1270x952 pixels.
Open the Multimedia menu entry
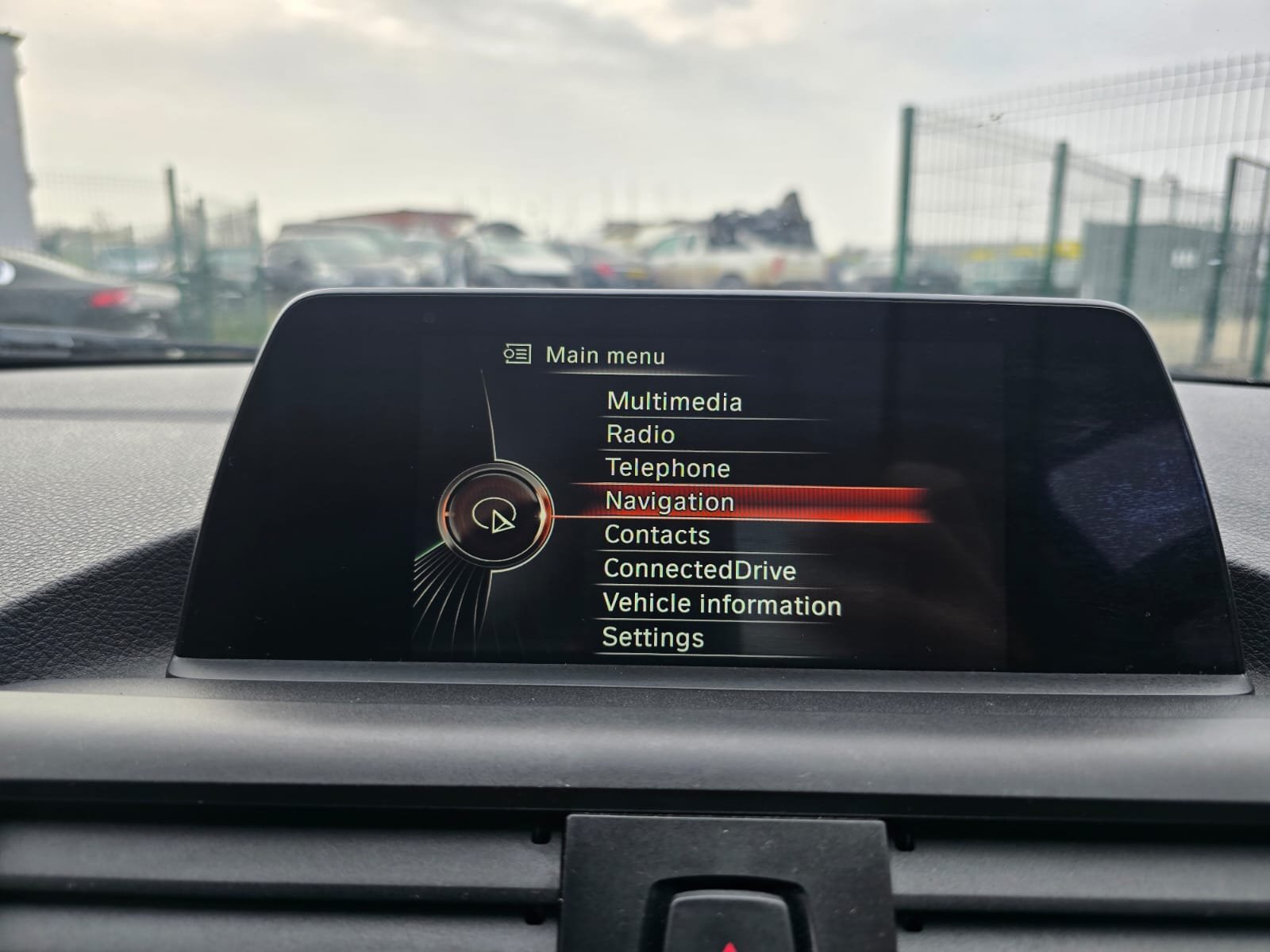pyautogui.click(x=674, y=401)
